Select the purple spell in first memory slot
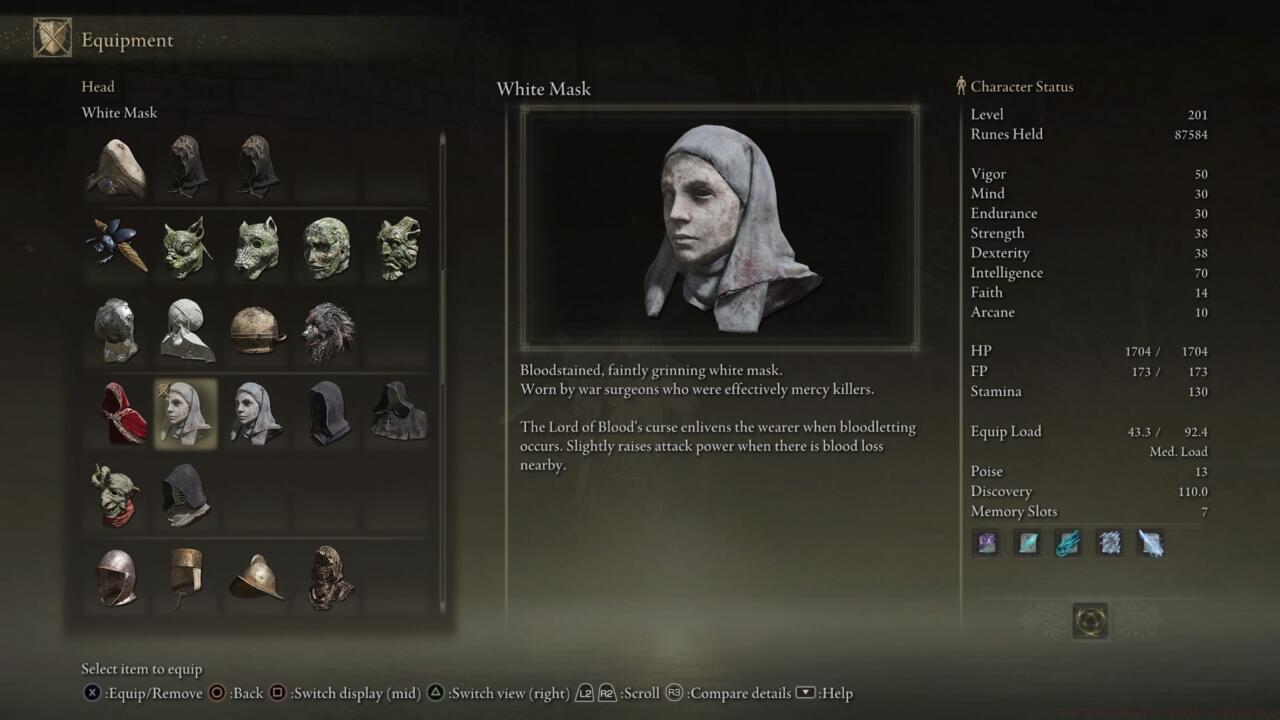The width and height of the screenshot is (1280, 720). click(986, 543)
